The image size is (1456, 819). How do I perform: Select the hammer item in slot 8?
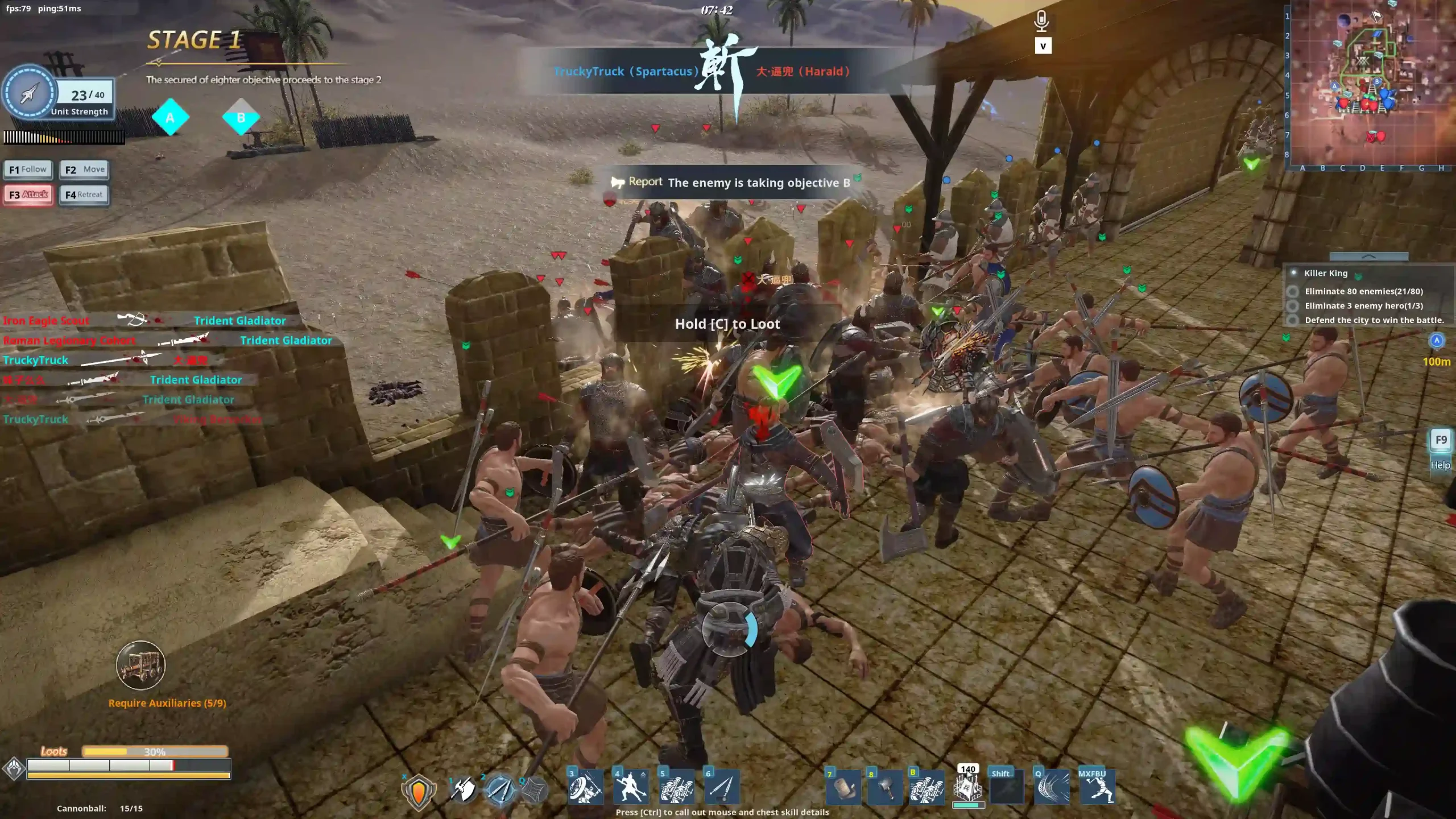click(884, 789)
